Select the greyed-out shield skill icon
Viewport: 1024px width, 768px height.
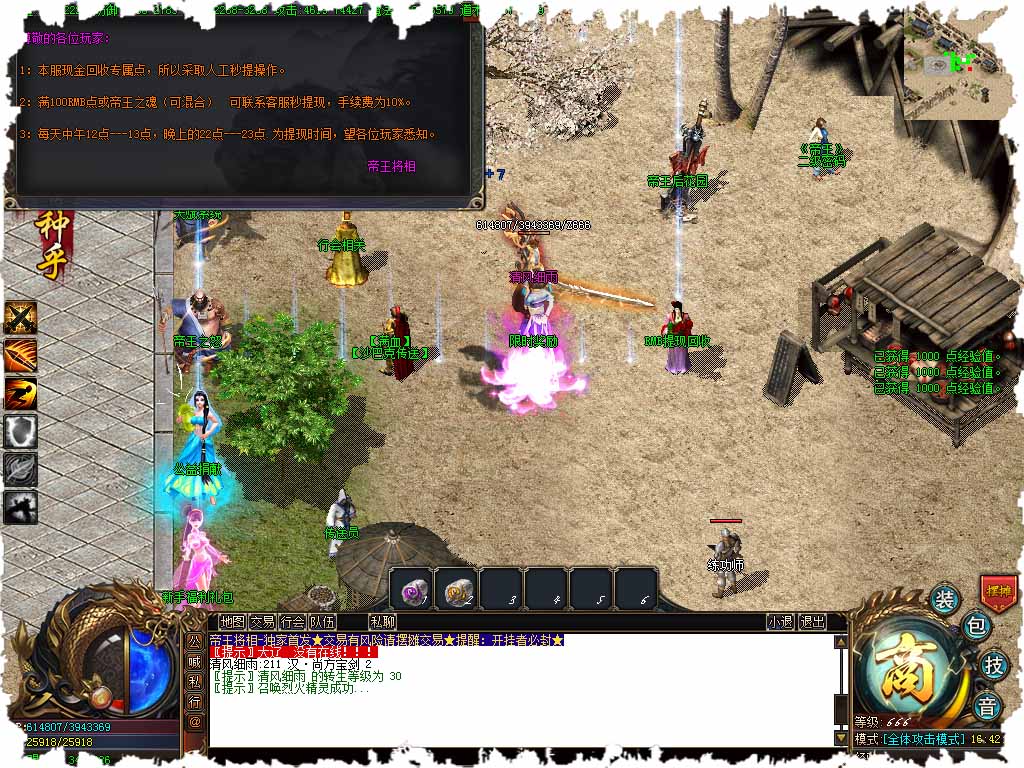20,432
